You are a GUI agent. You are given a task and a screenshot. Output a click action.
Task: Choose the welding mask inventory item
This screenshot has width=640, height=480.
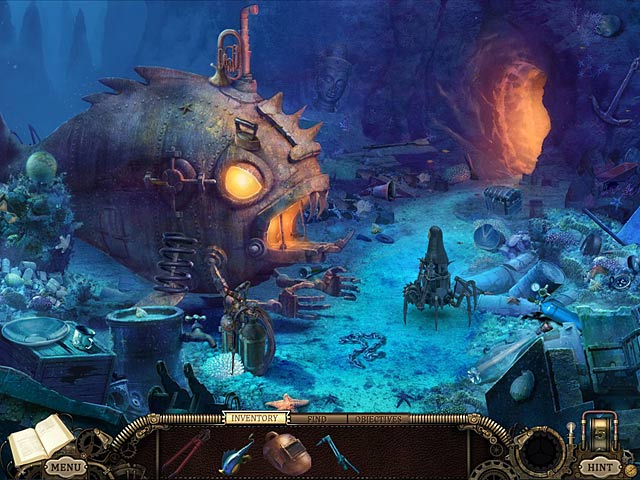click(287, 452)
